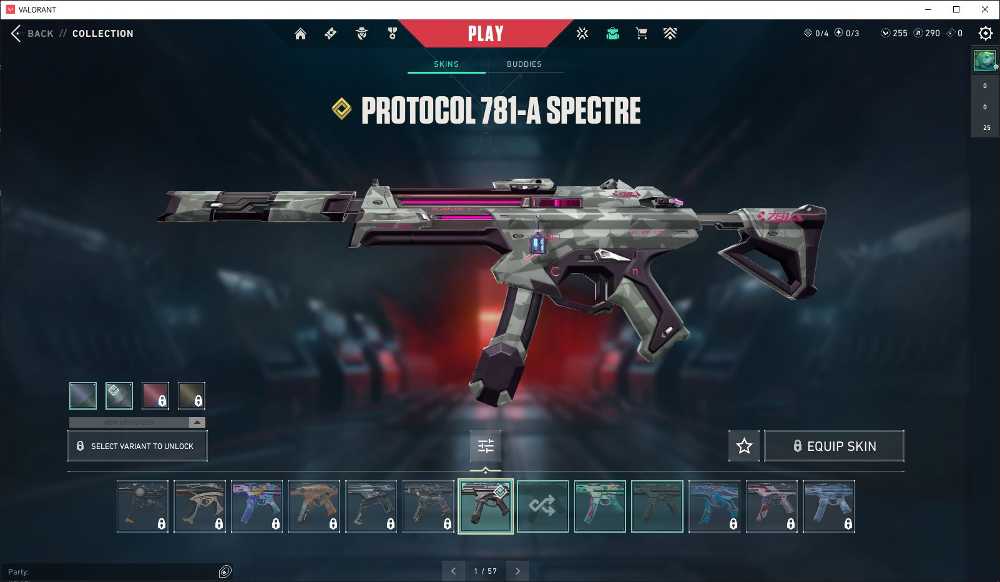The image size is (1000, 582).
Task: Open the shopping cart store
Action: pyautogui.click(x=641, y=34)
